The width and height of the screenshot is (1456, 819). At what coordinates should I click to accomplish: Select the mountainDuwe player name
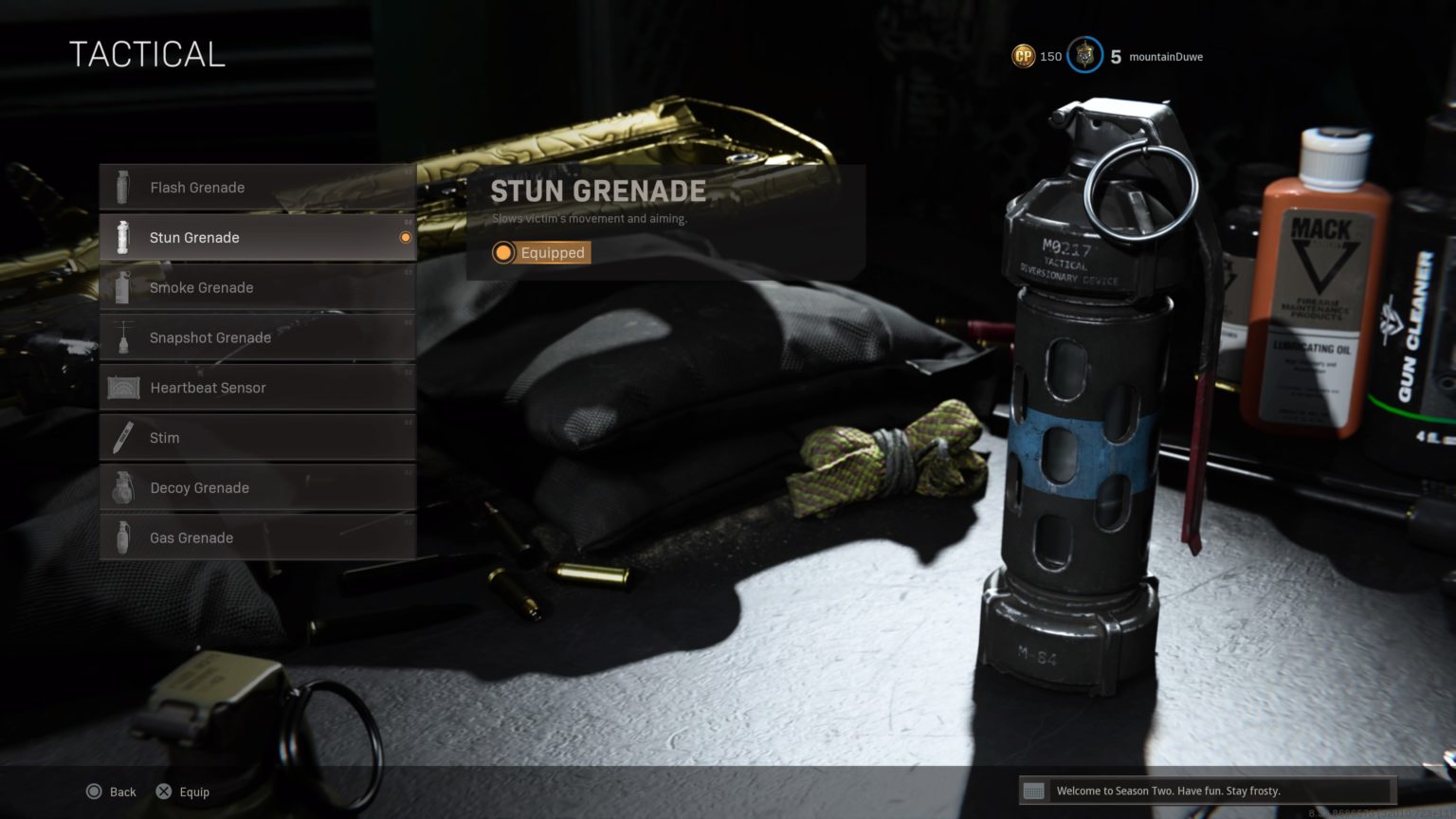pos(1164,57)
